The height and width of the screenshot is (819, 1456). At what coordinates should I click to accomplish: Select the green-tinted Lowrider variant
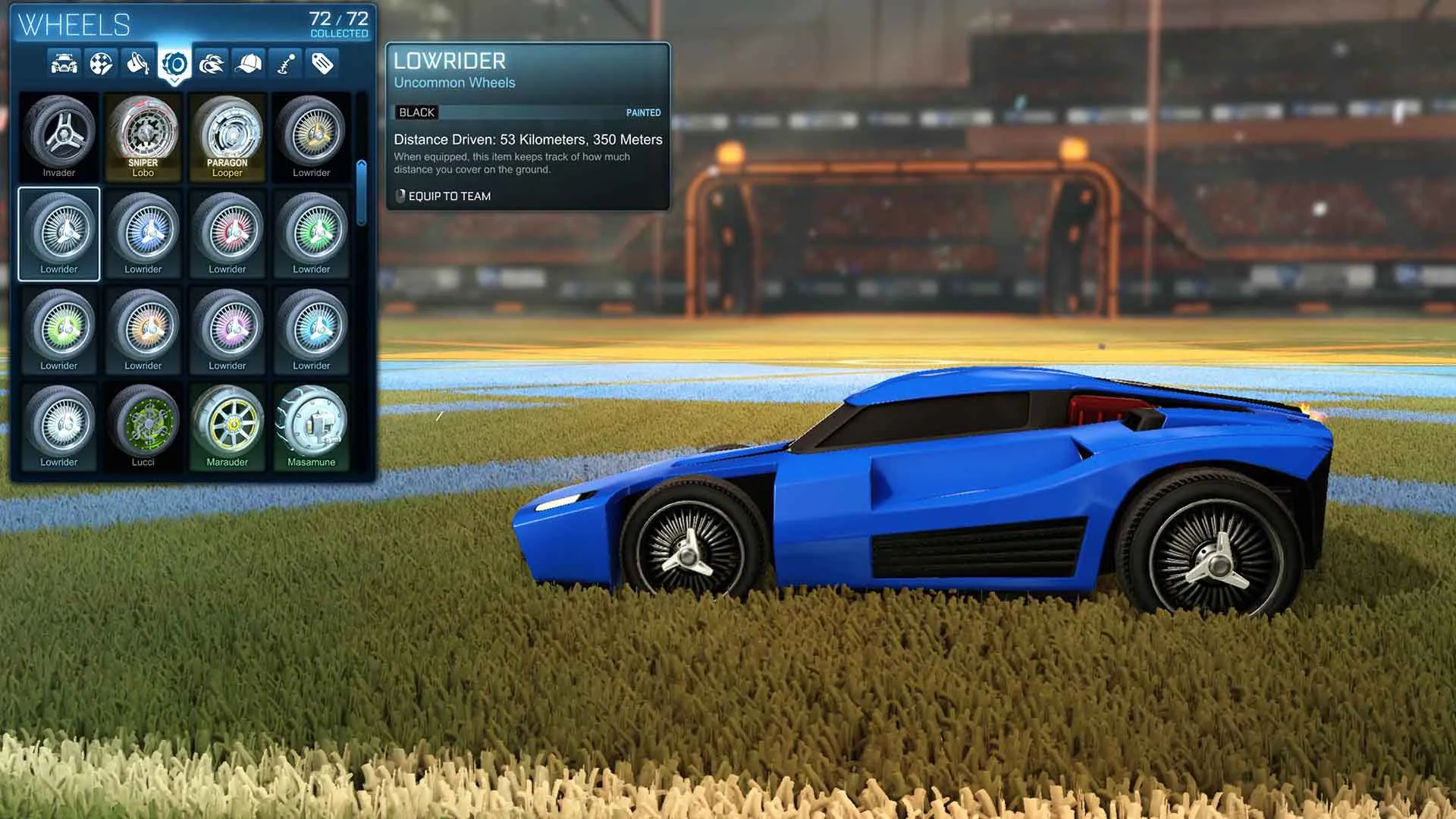(312, 231)
